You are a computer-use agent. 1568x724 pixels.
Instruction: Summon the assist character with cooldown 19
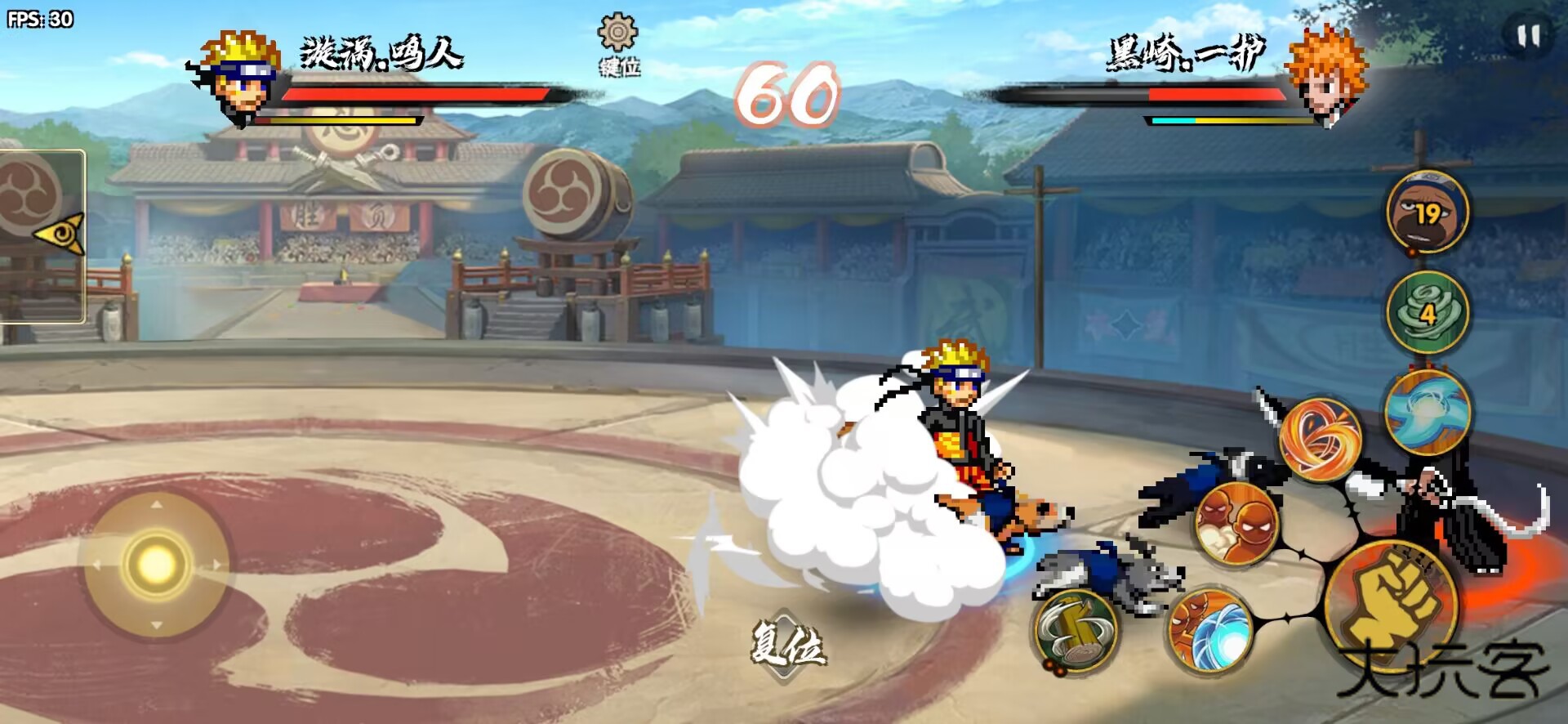point(1428,212)
